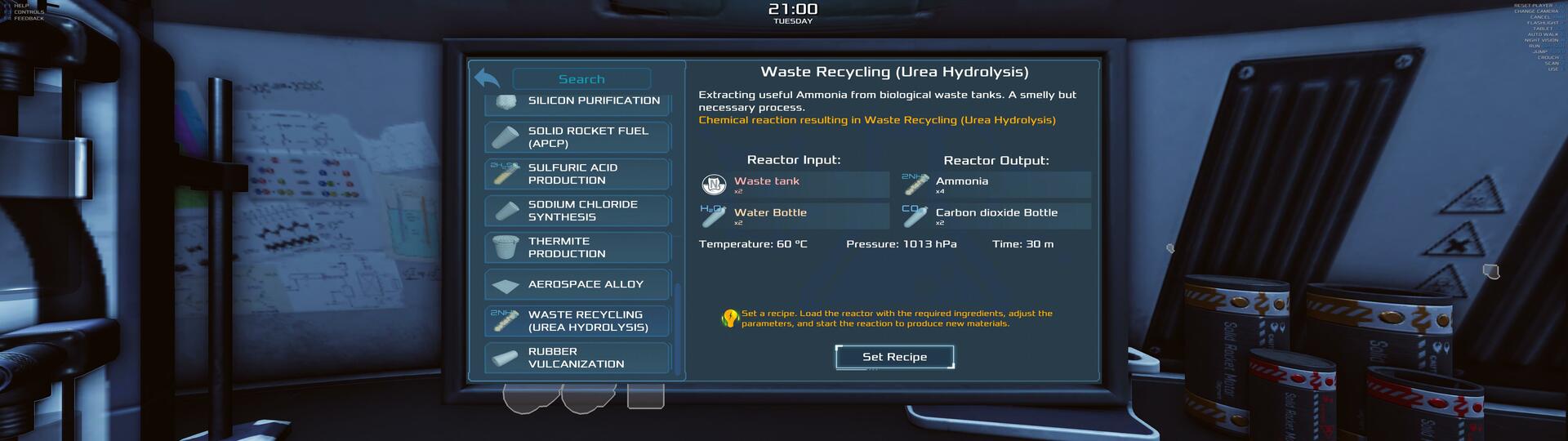Image resolution: width=1568 pixels, height=441 pixels.
Task: Click the recipe list scrollbar
Action: 677,327
